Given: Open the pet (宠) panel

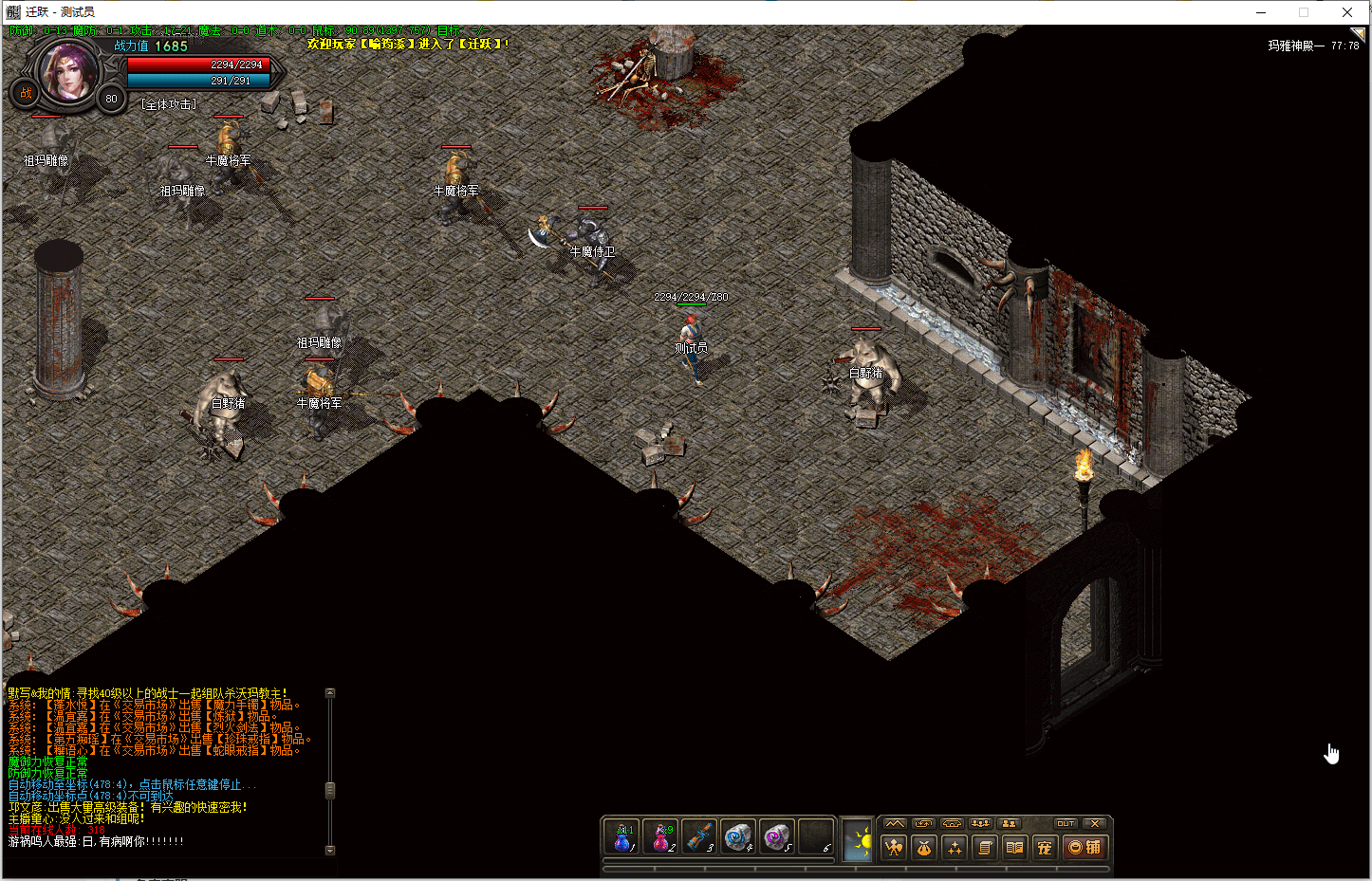Looking at the screenshot, I should [1045, 848].
